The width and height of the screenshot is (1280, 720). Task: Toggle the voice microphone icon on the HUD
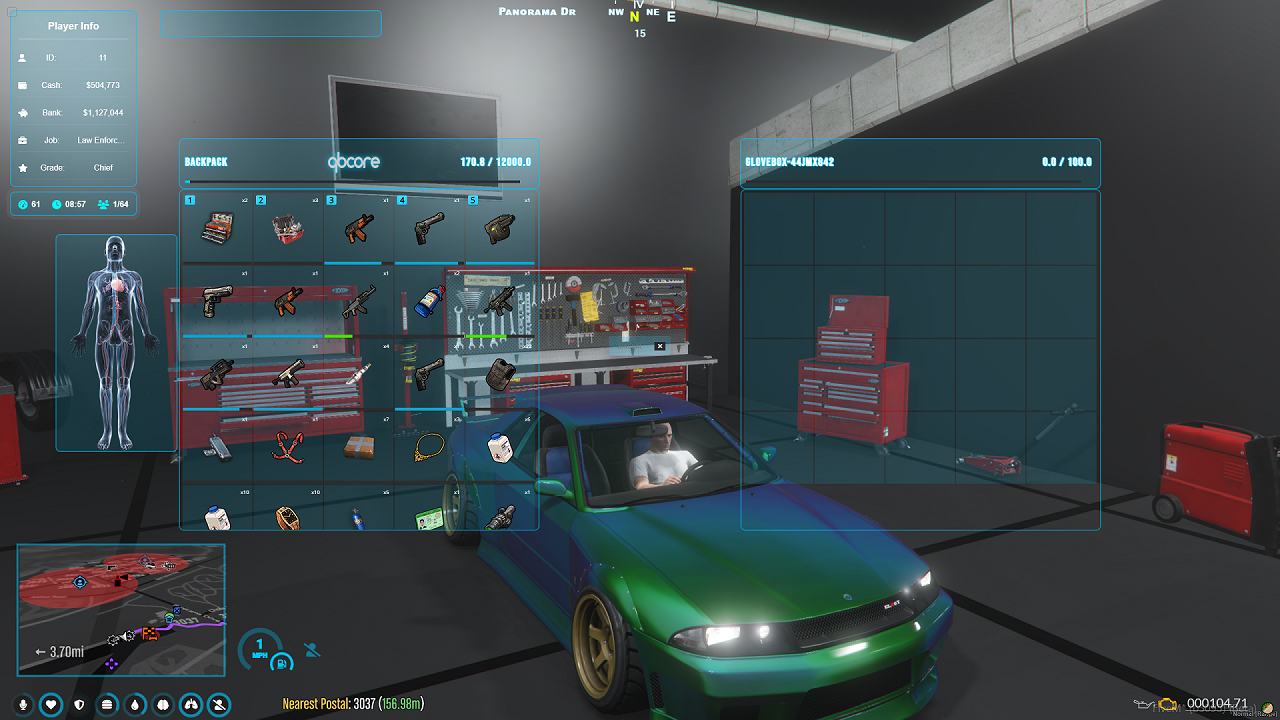[x=22, y=704]
